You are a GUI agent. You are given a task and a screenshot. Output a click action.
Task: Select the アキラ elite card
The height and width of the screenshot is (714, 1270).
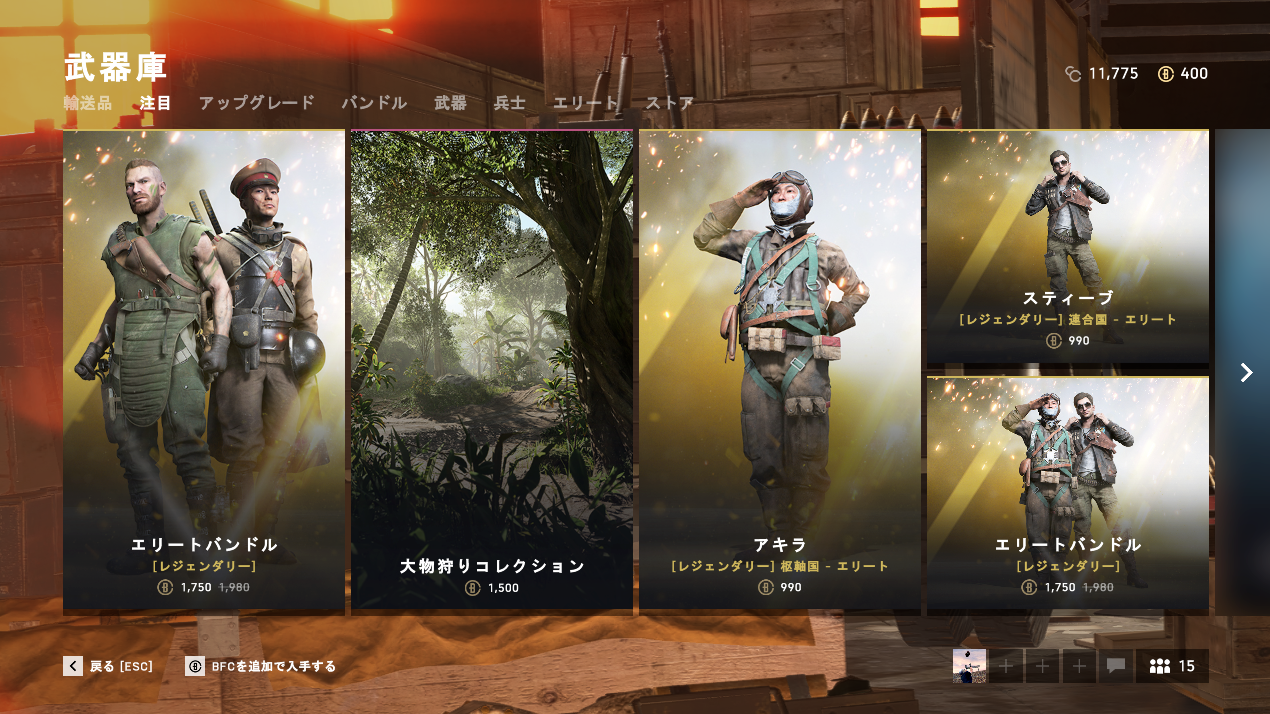point(780,370)
